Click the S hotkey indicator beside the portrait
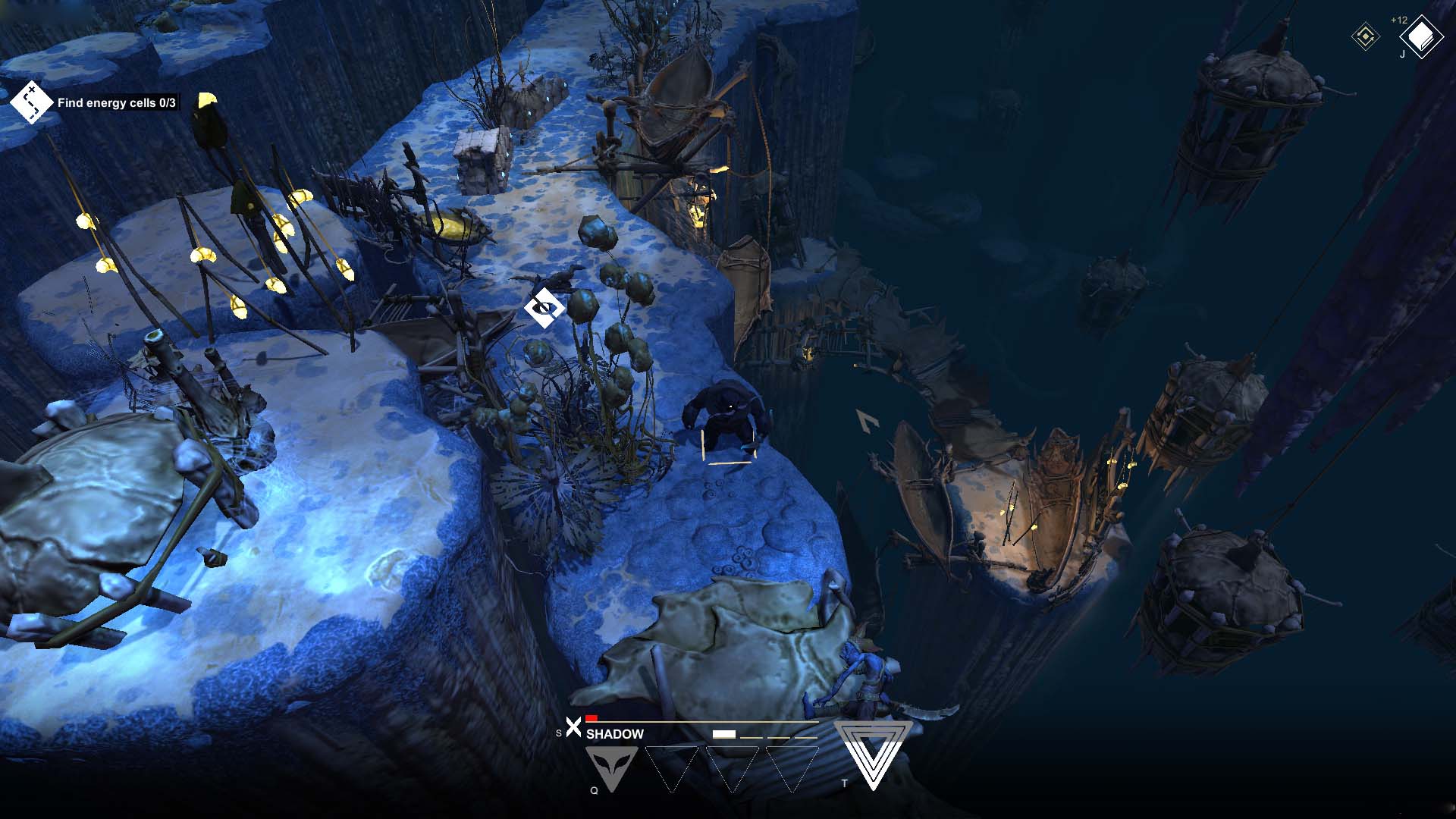 click(x=559, y=733)
